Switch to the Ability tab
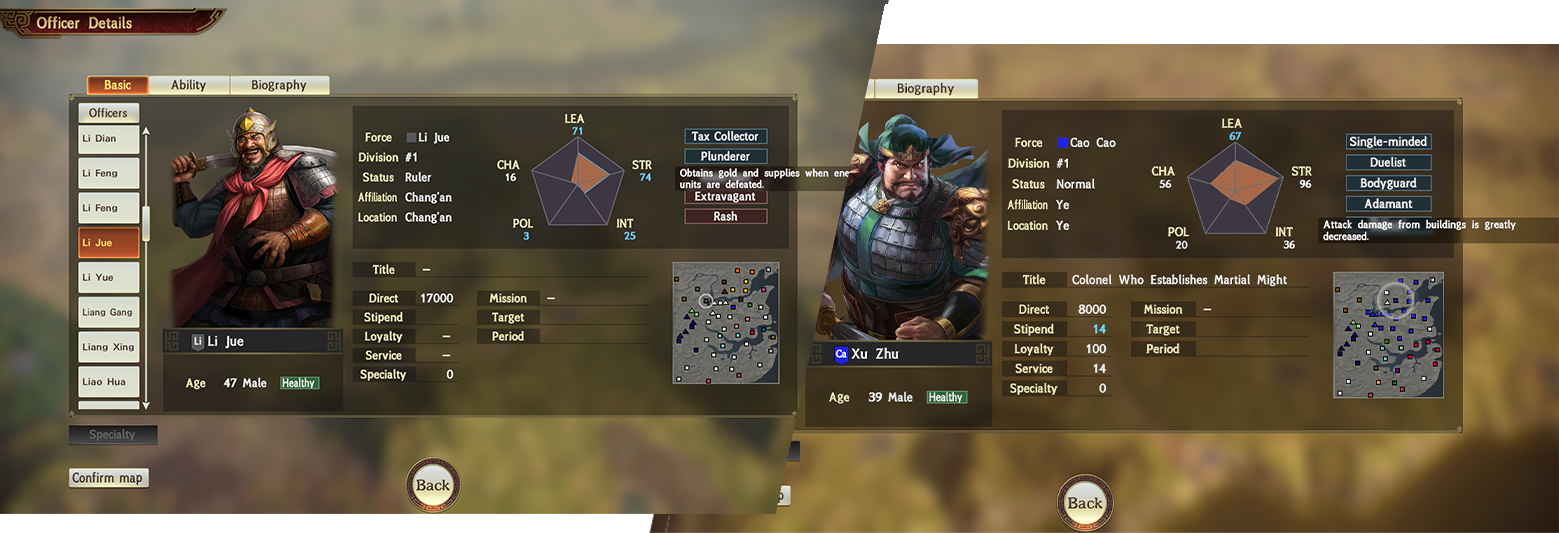The height and width of the screenshot is (533, 1559). coord(188,85)
